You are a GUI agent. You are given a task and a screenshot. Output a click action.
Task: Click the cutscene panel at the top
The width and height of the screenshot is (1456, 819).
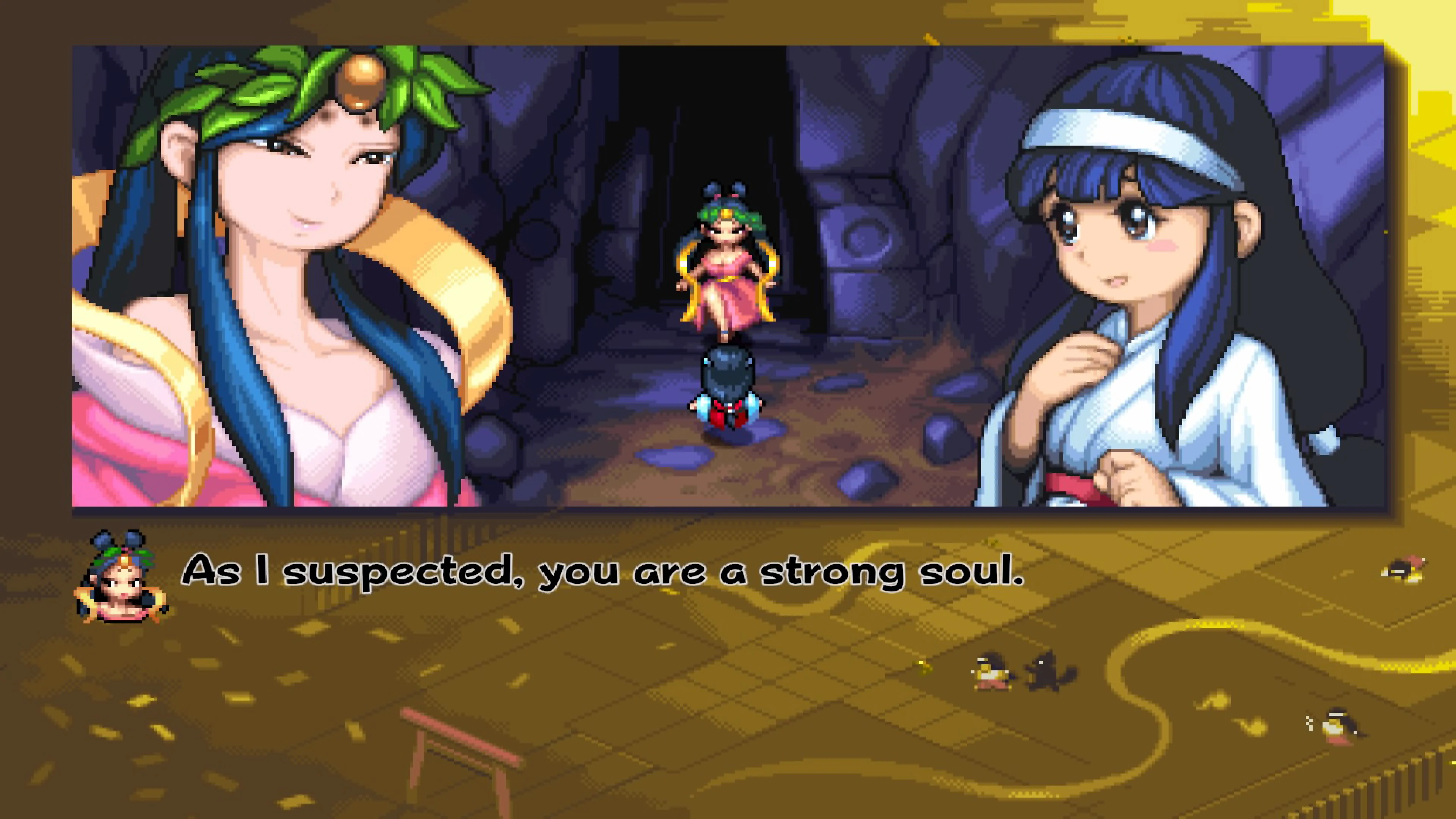[x=729, y=282]
